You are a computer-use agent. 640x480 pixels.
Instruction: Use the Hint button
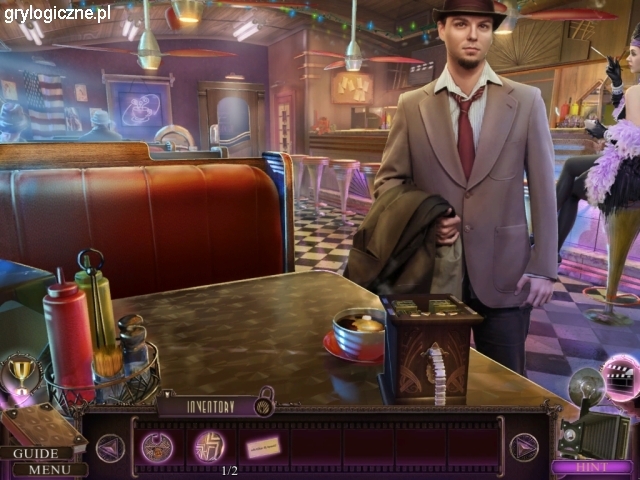pyautogui.click(x=591, y=467)
